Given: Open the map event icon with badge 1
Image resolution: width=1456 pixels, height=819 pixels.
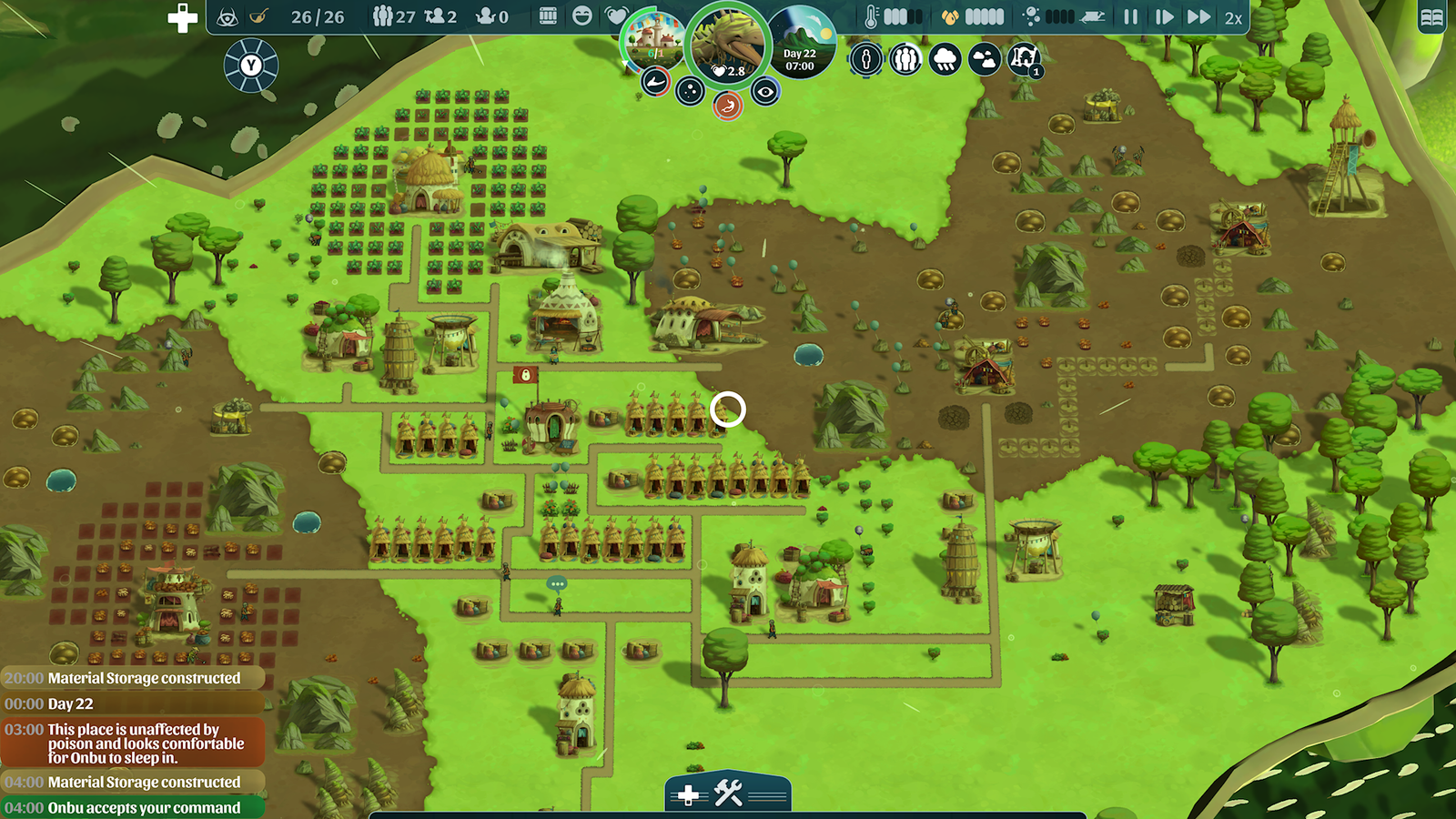Looking at the screenshot, I should (x=1024, y=60).
